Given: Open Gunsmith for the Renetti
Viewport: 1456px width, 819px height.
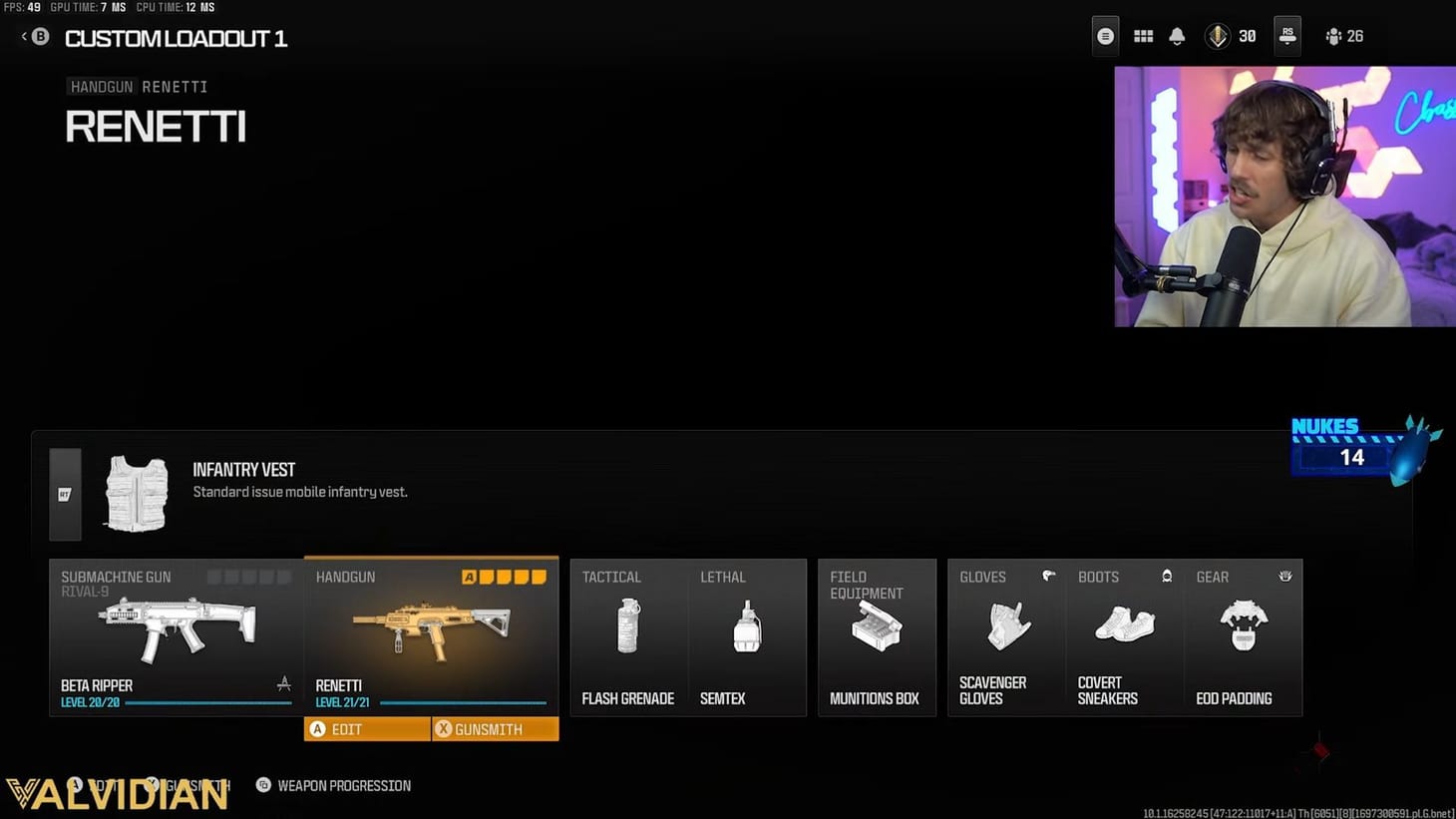Looking at the screenshot, I should 496,729.
